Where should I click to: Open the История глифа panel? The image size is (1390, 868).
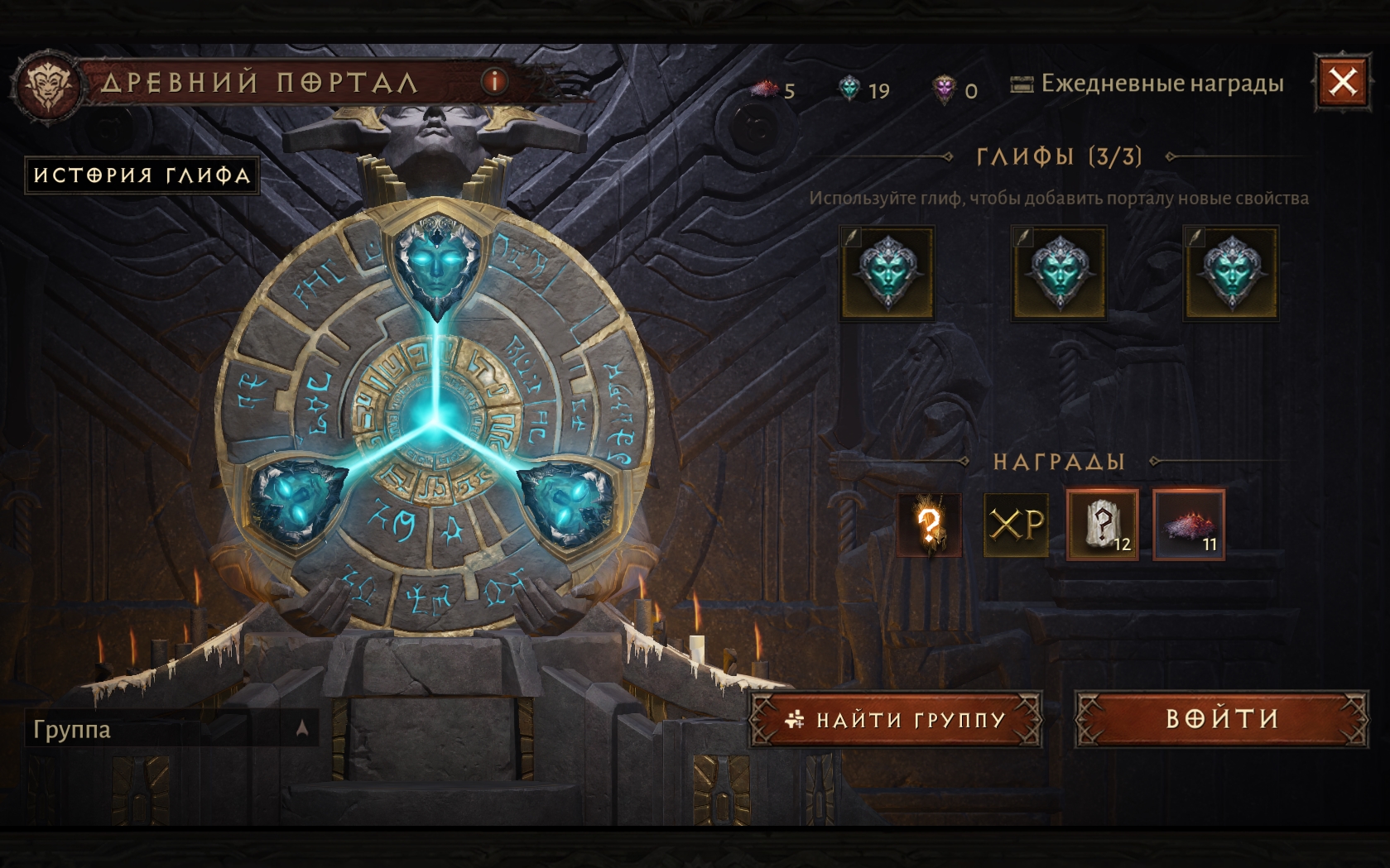click(x=142, y=175)
